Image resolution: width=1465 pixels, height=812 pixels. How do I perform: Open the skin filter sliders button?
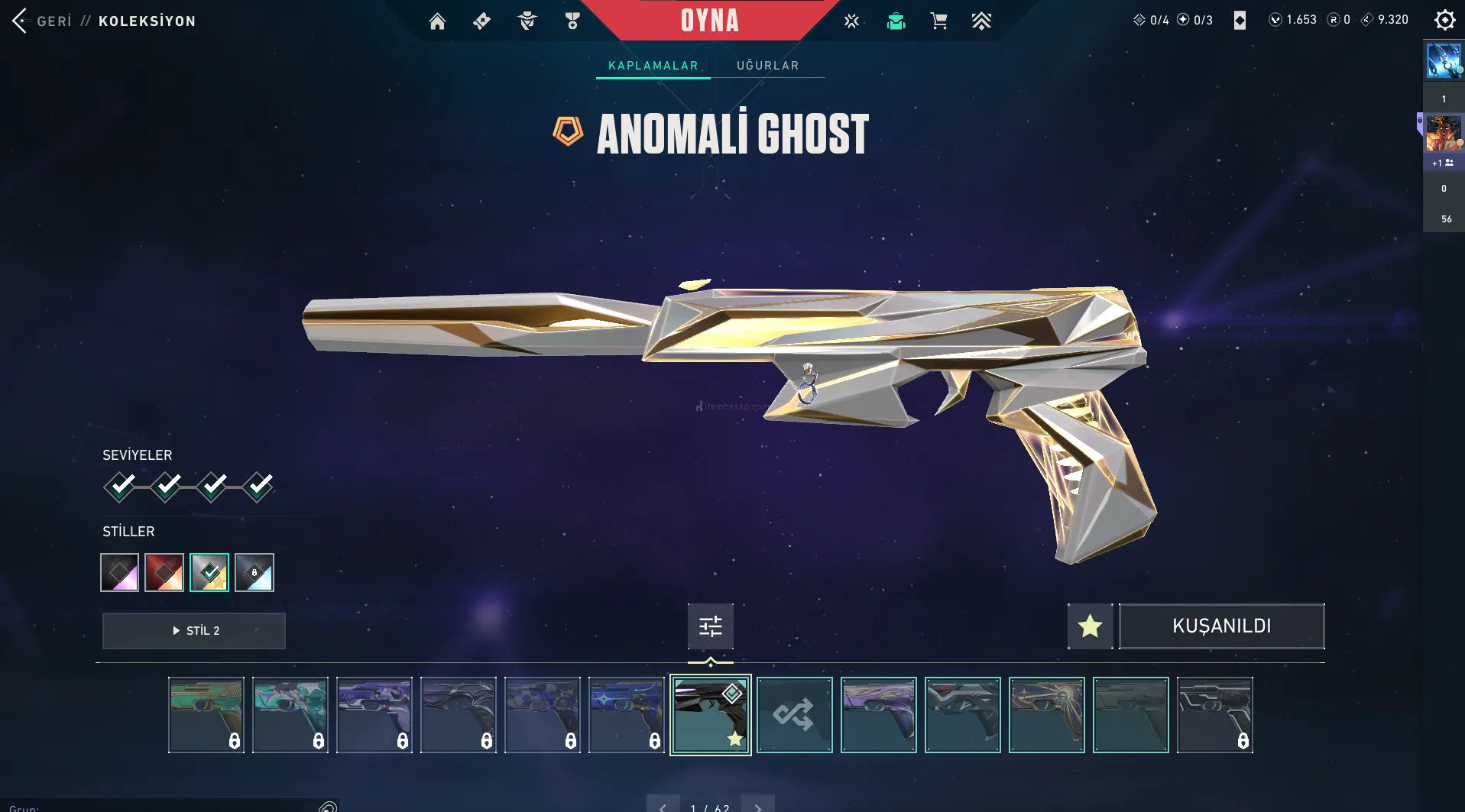point(710,626)
